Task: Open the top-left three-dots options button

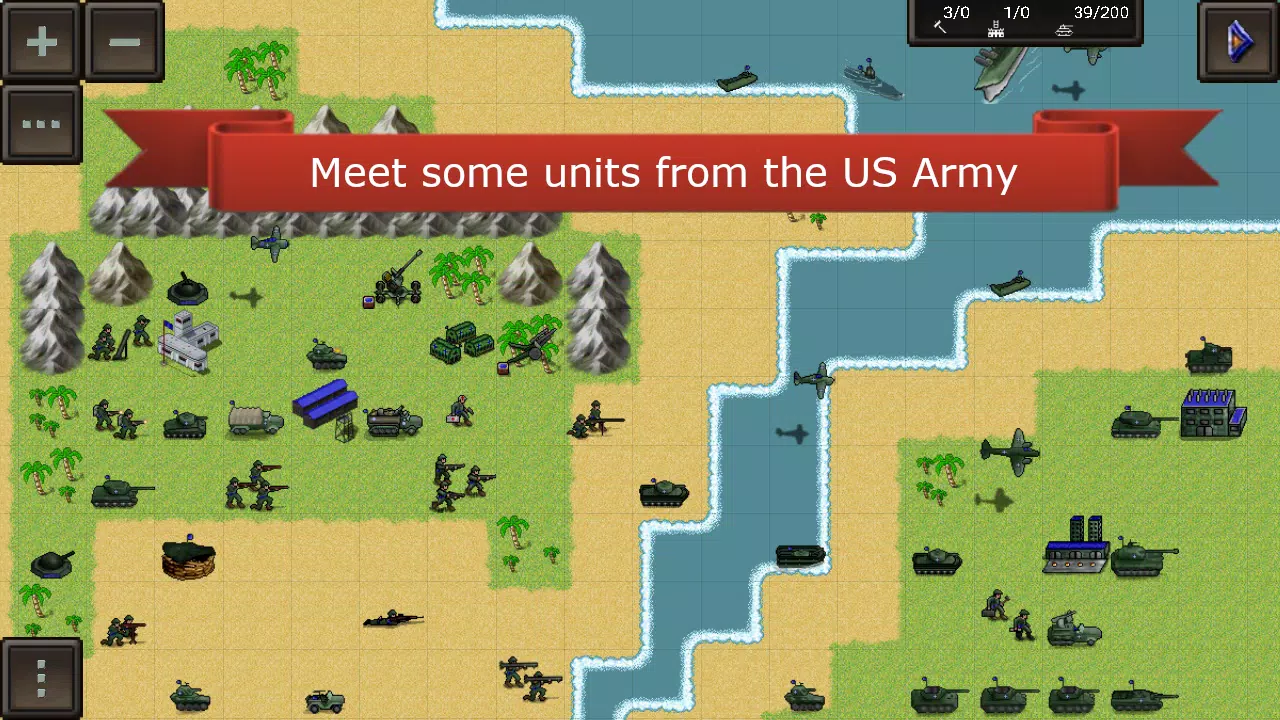Action: (x=41, y=124)
